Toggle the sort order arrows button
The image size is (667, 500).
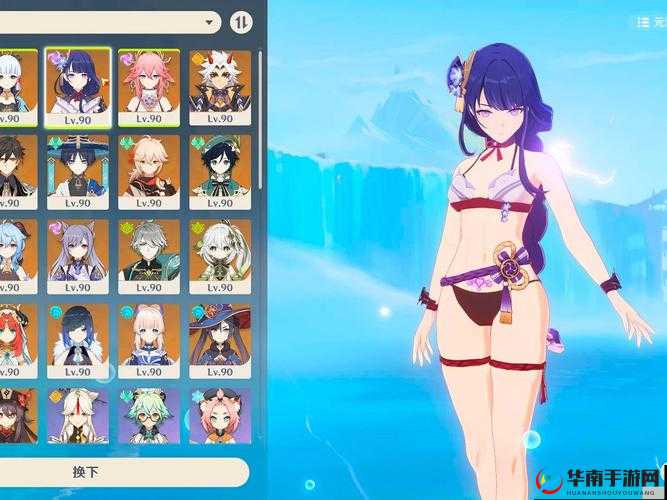pos(241,21)
